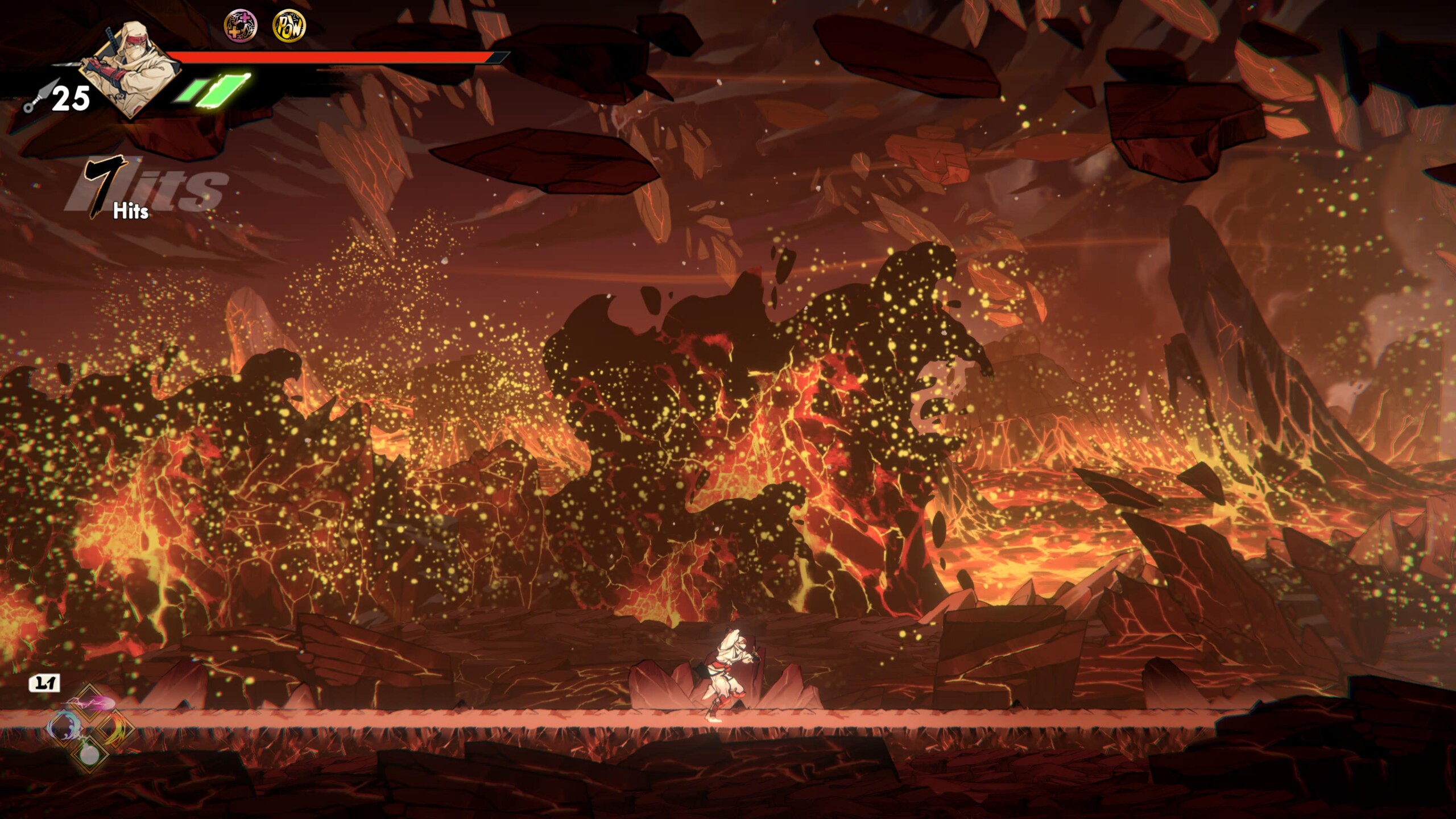Activate the pink lightning ninpo ability
1456x819 pixels.
click(x=89, y=704)
